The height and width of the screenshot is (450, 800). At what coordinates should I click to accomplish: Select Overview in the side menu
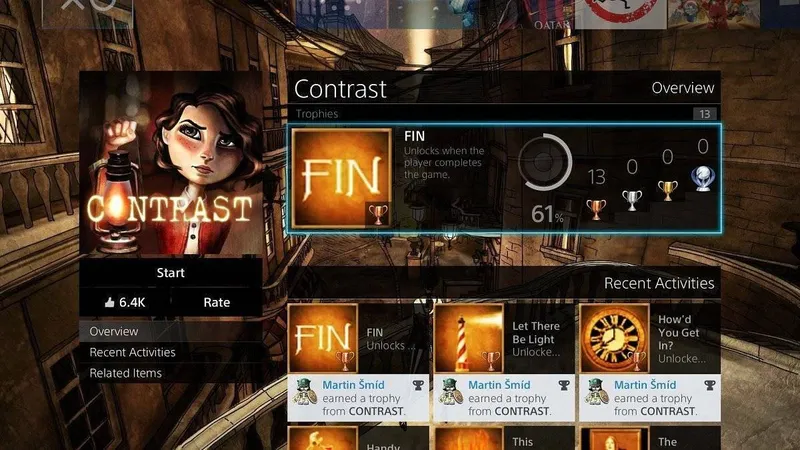coord(114,331)
